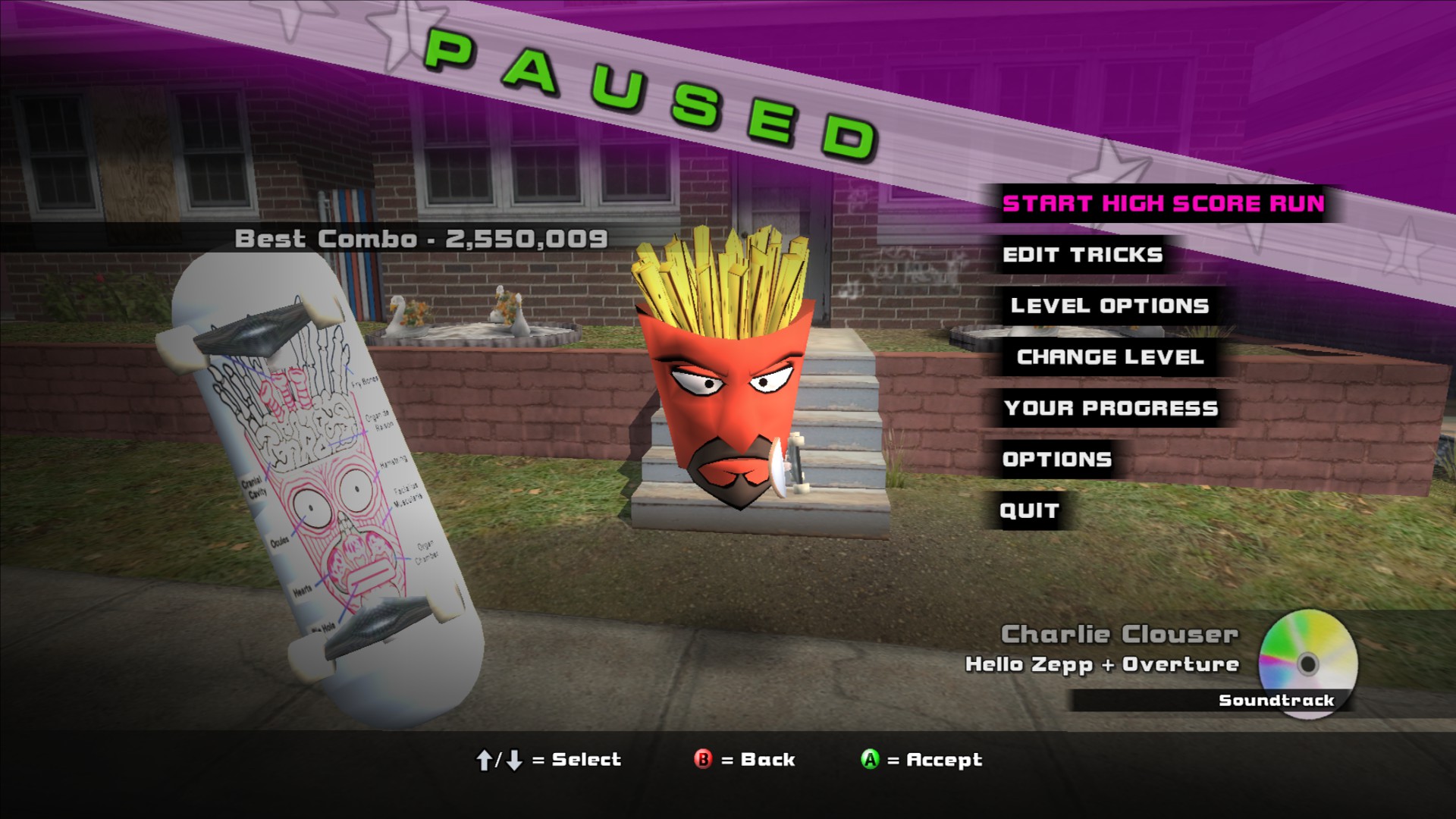Open Level Options
This screenshot has width=1456, height=819.
1109,306
